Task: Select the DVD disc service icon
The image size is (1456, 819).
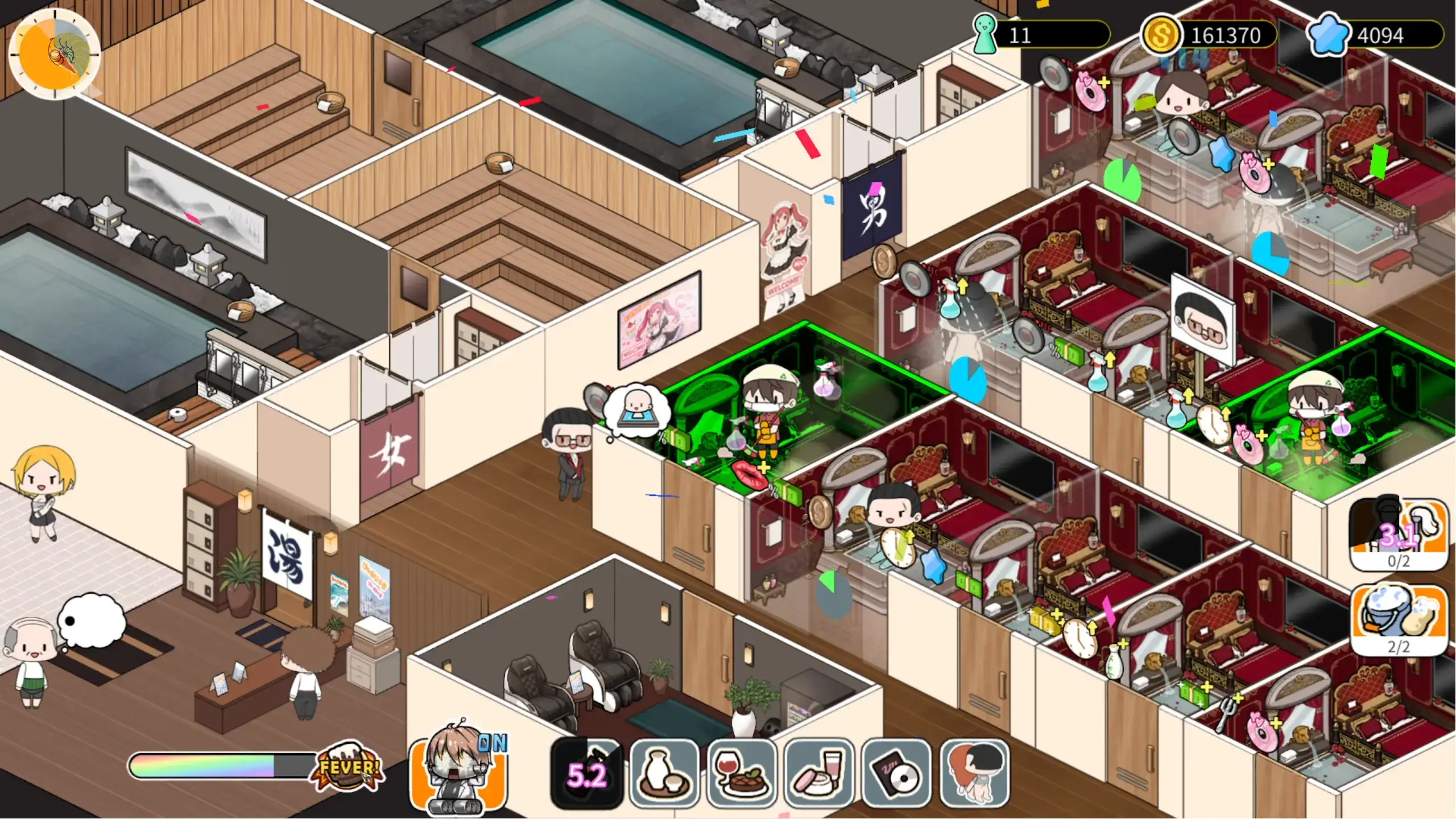Action: point(896,773)
